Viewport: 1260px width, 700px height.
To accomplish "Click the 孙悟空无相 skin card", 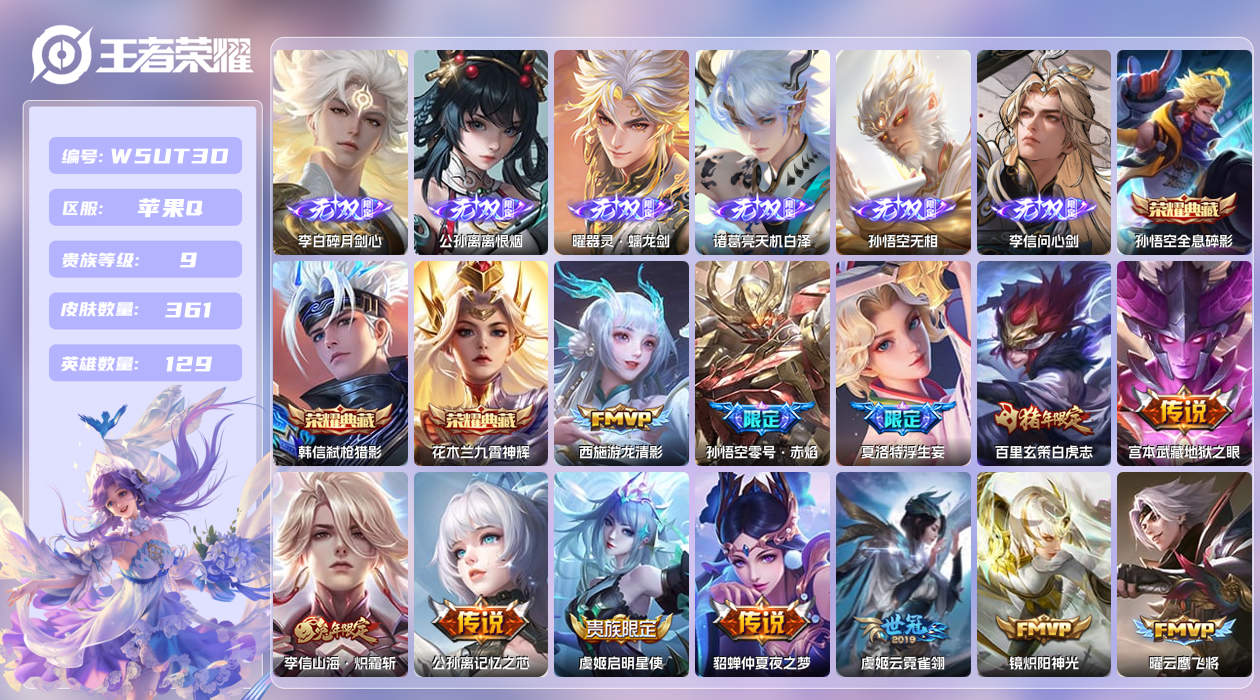I will pos(903,152).
